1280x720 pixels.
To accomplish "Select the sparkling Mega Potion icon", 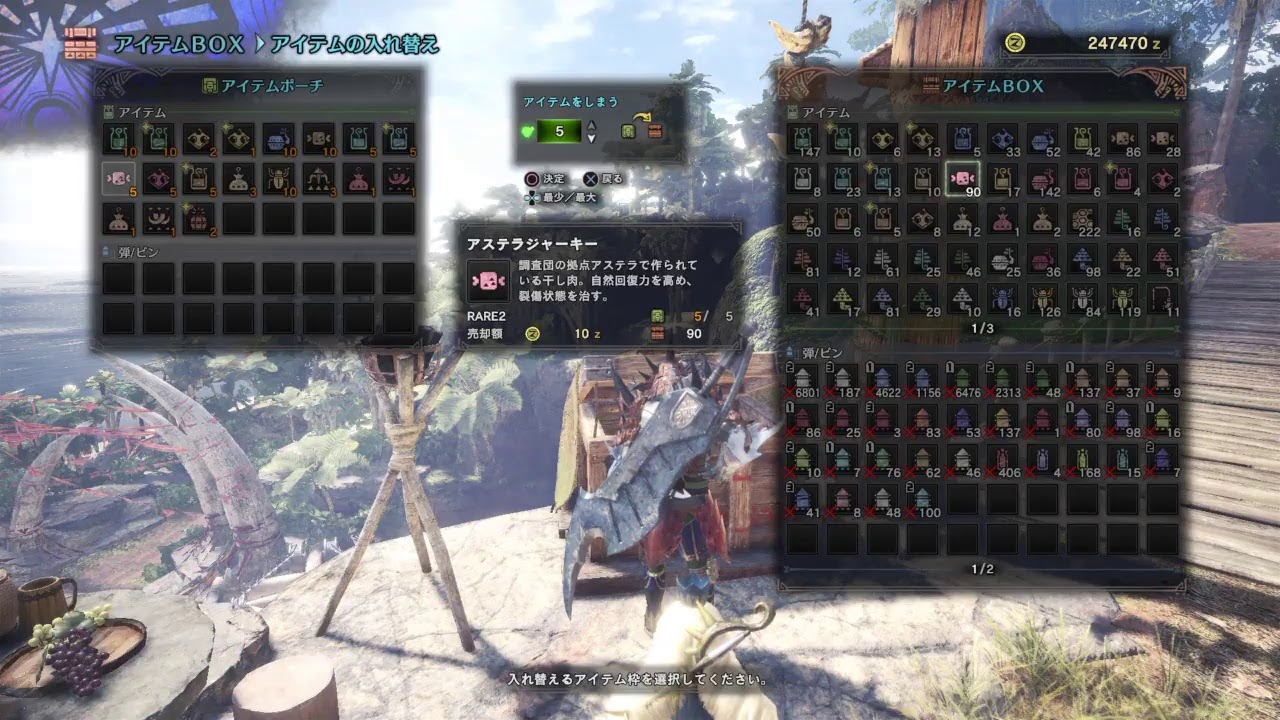I will pyautogui.click(x=158, y=138).
